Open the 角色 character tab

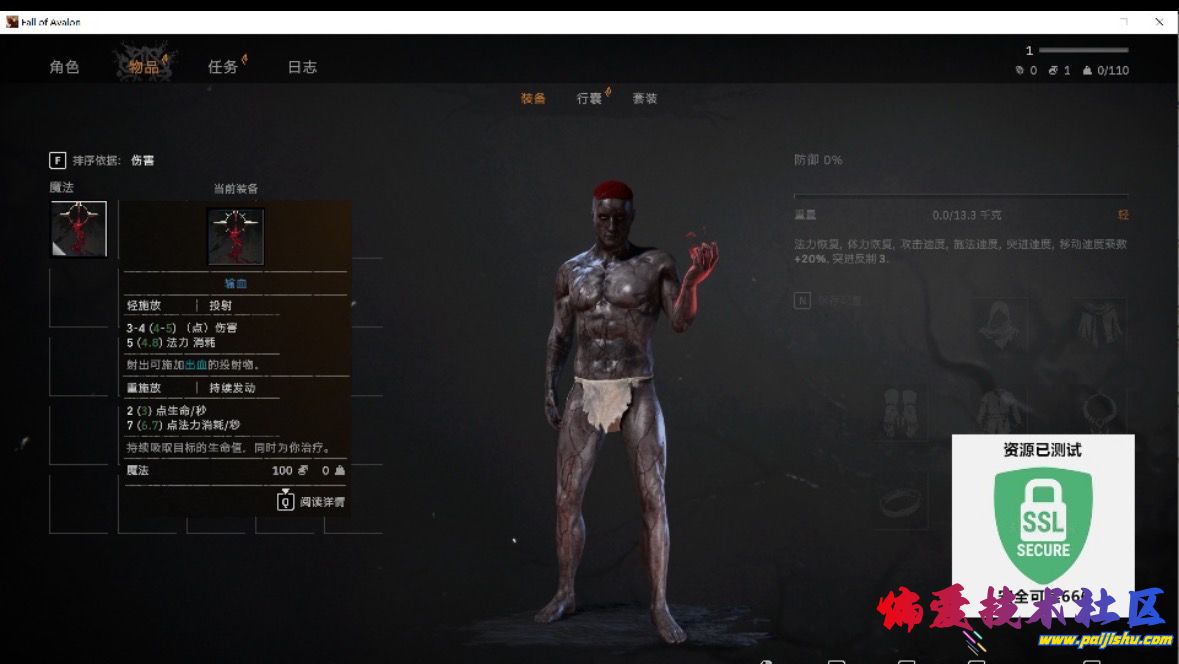click(x=64, y=67)
